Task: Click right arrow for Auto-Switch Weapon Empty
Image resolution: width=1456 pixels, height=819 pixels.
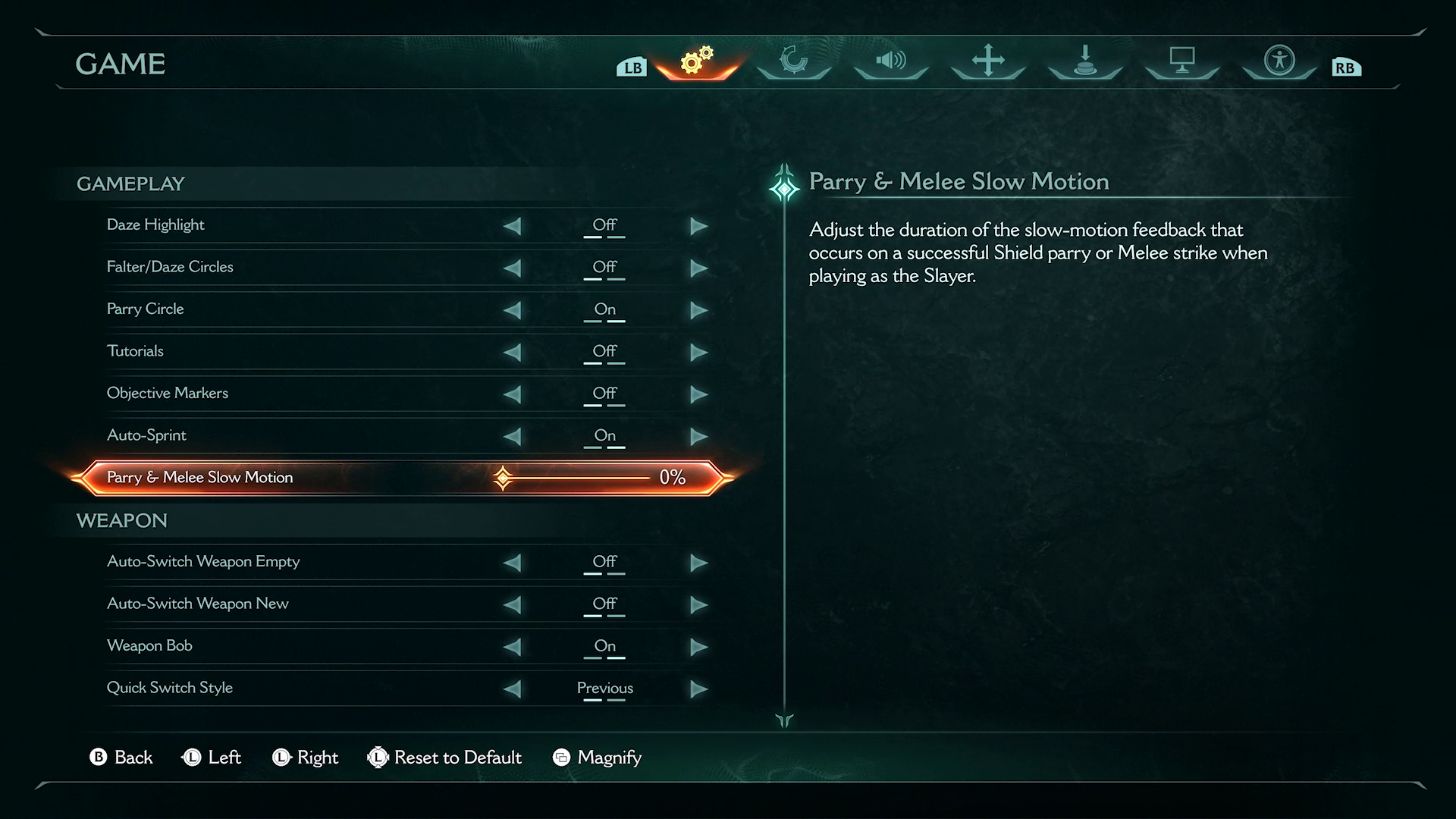Action: click(x=698, y=563)
